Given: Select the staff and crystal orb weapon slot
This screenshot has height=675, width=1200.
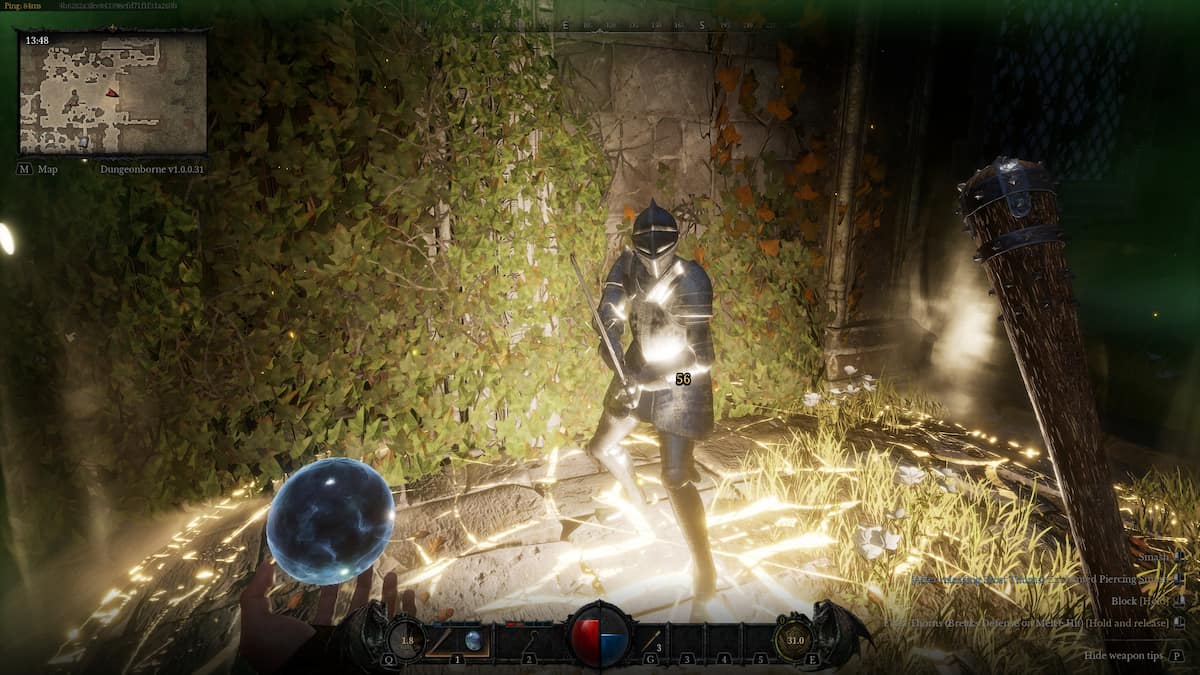Looking at the screenshot, I should coord(457,640).
